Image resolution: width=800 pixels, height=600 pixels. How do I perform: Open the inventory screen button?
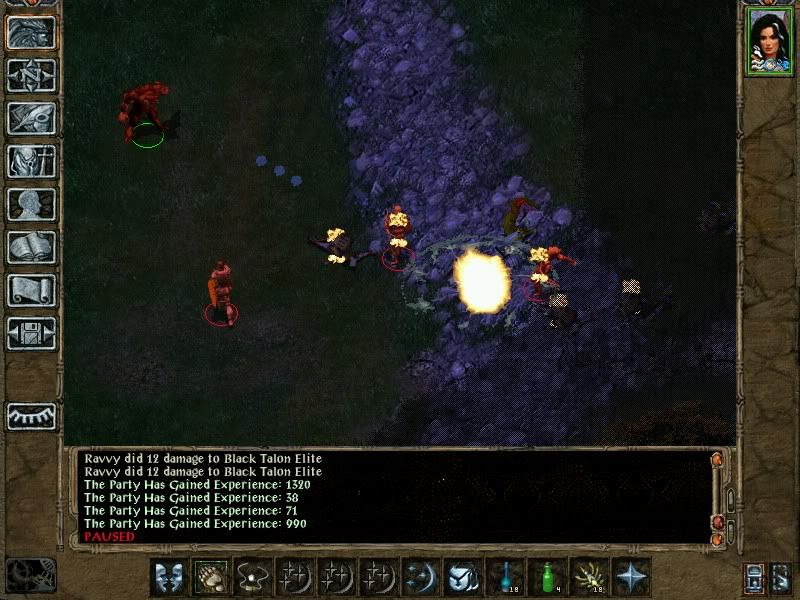point(31,161)
